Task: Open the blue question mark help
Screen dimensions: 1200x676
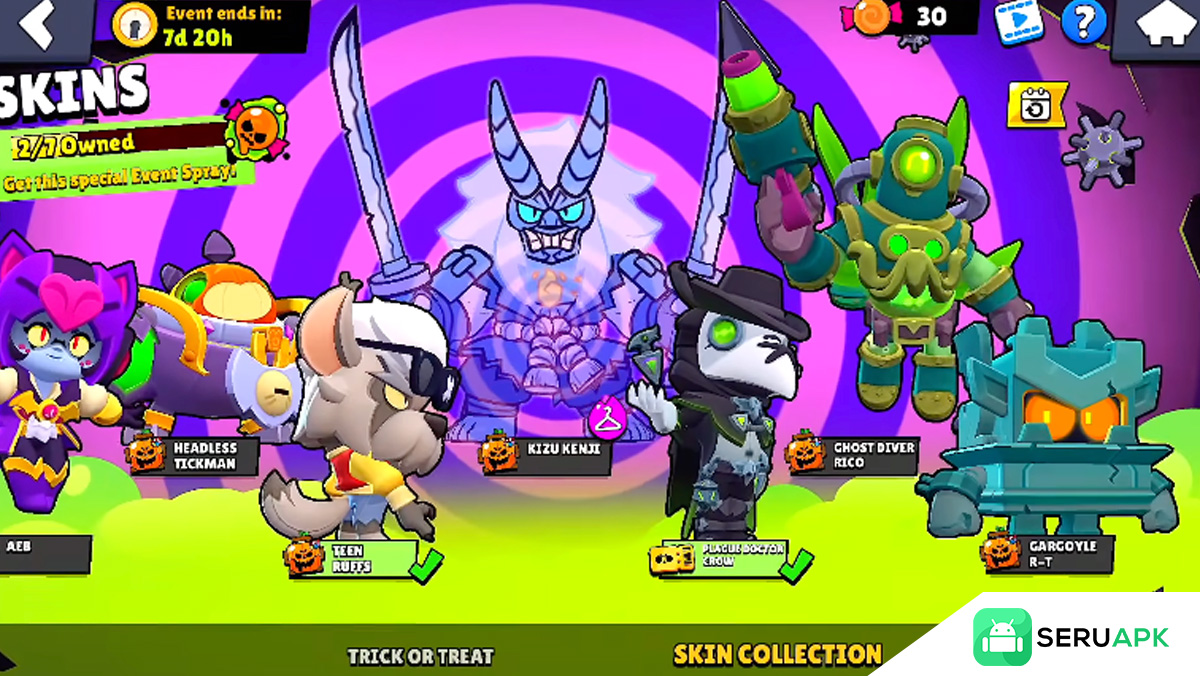Action: tap(1083, 22)
